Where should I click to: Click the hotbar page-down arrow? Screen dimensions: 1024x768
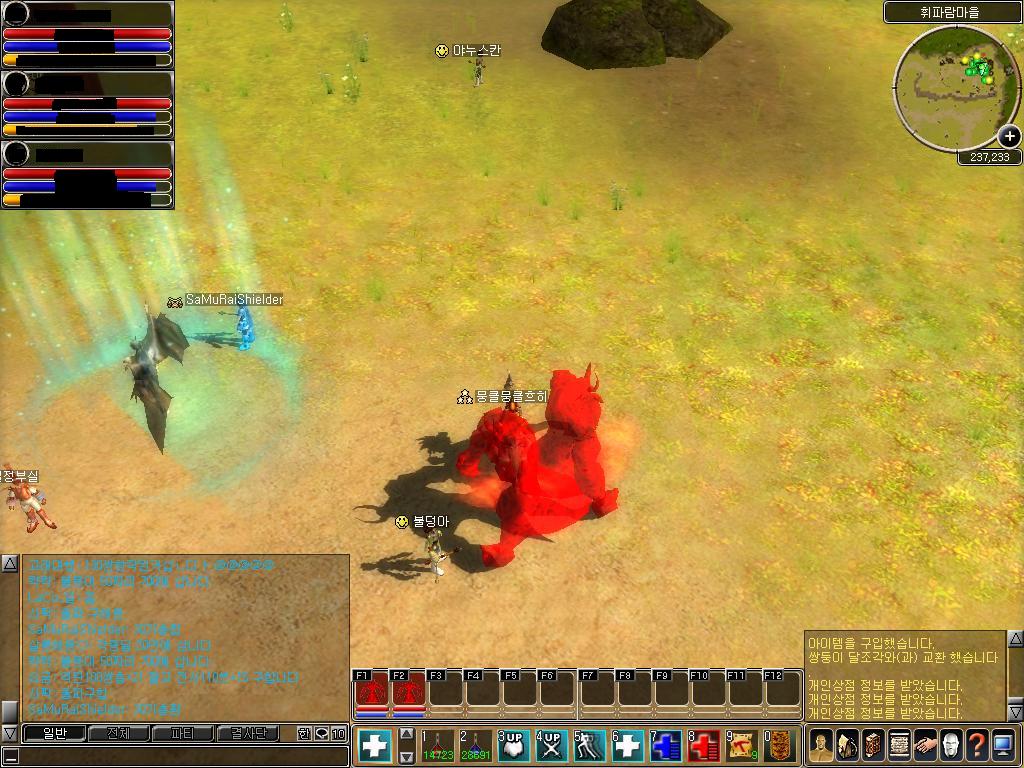pos(407,757)
